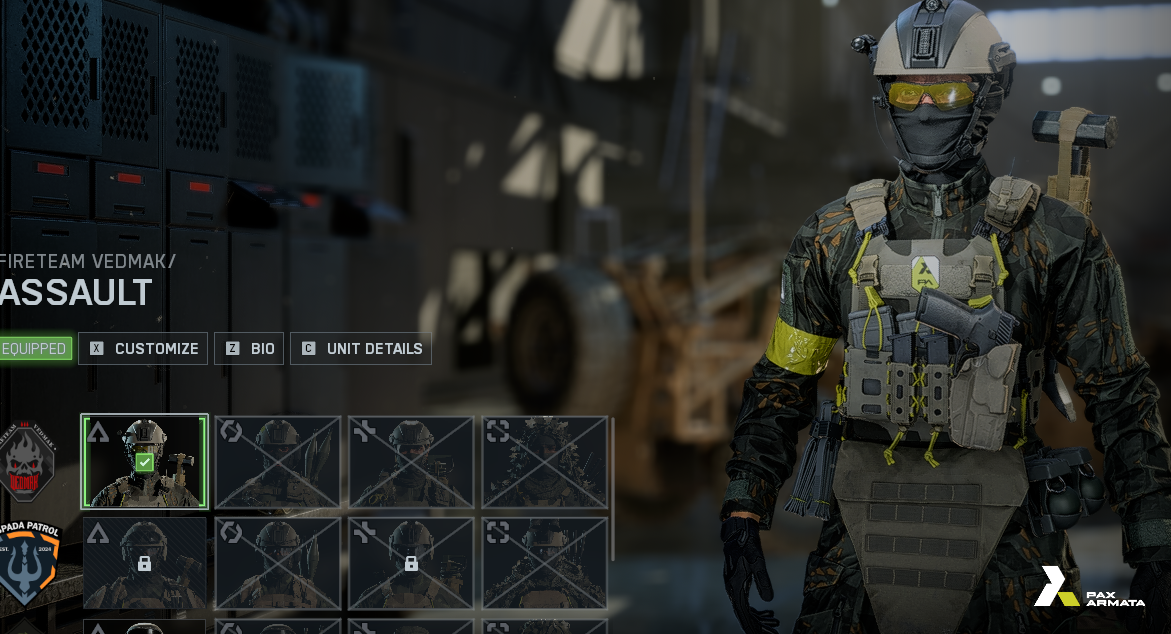The image size is (1171, 634).
Task: Select the Vedmak red skull fireteam emblem
Action: click(x=29, y=461)
